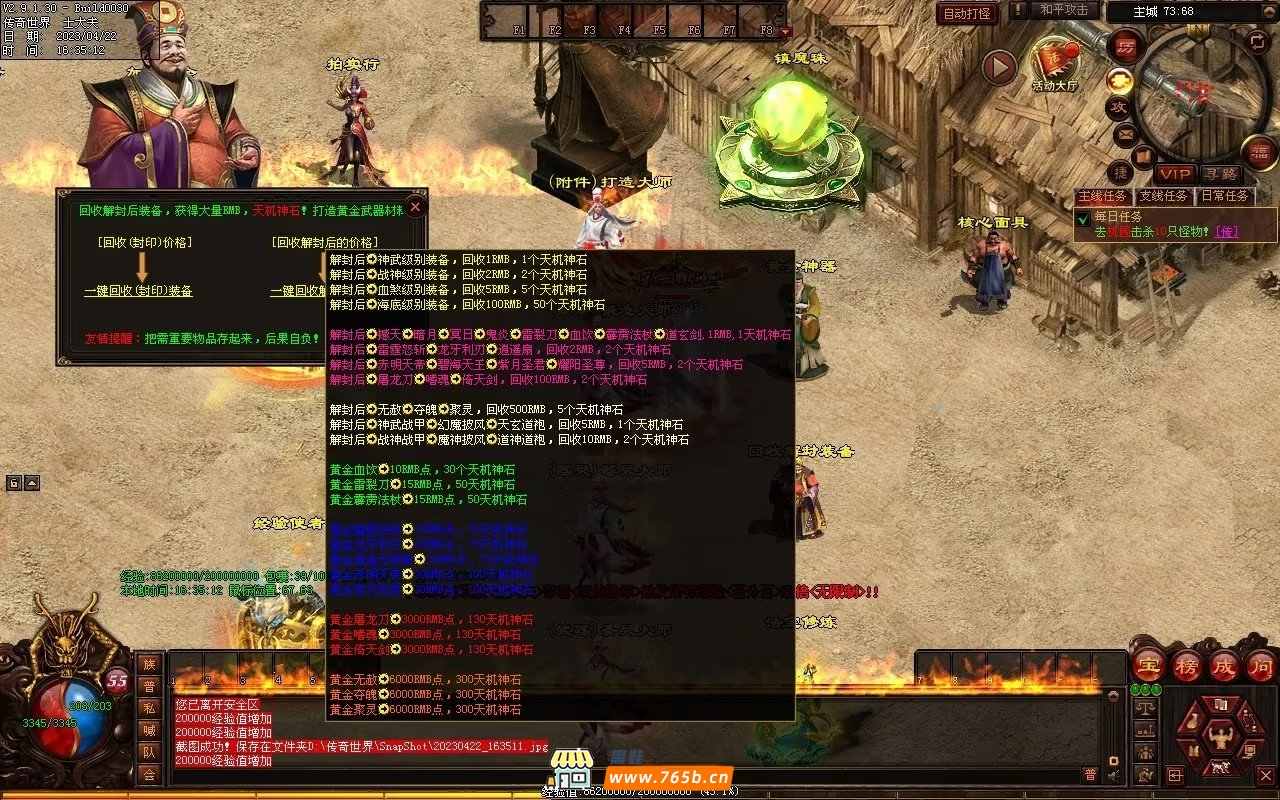Toggle the 自动打怪 auto-fight button
The height and width of the screenshot is (800, 1280).
click(967, 14)
